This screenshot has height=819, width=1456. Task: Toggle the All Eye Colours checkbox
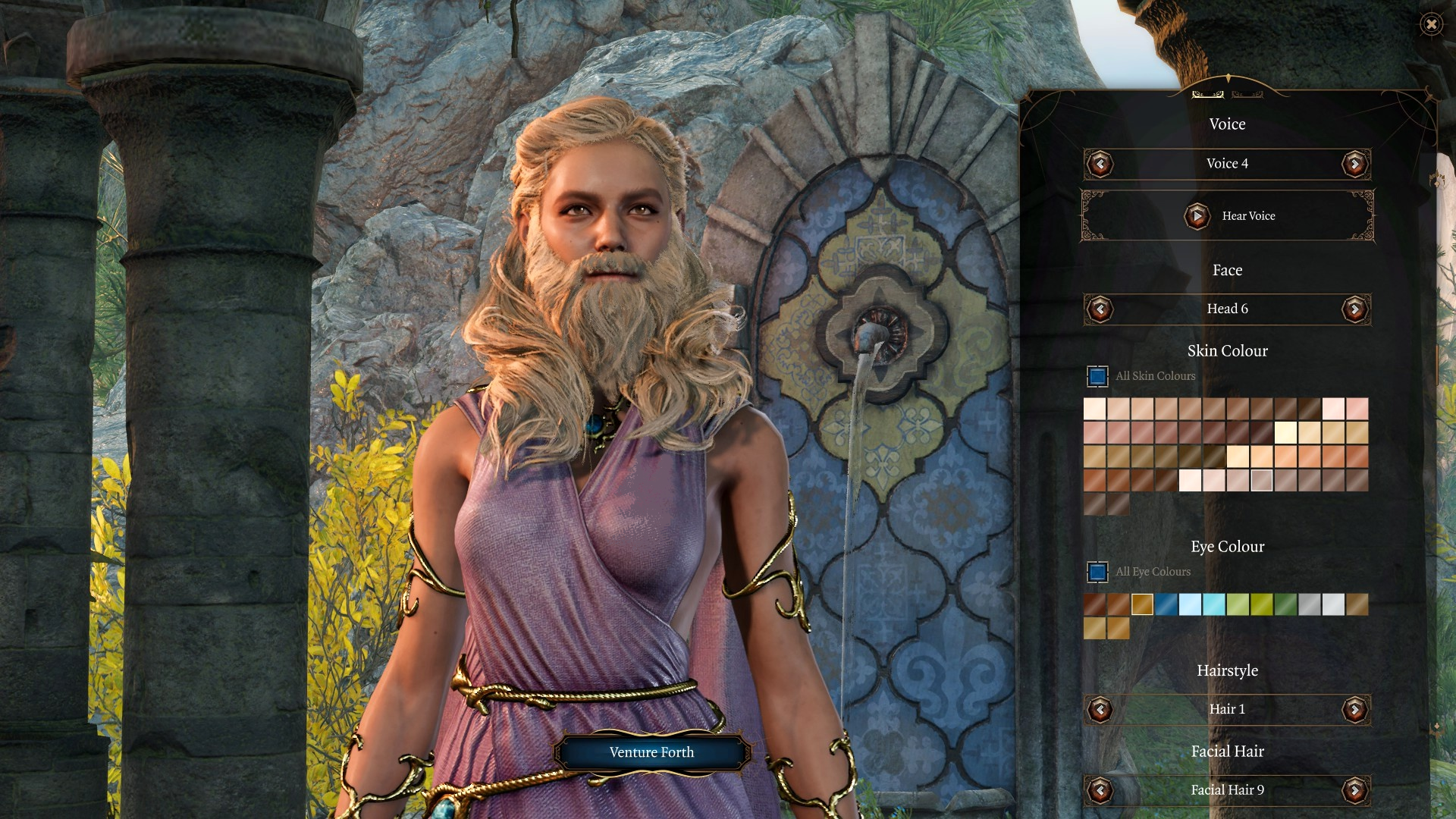pos(1097,572)
